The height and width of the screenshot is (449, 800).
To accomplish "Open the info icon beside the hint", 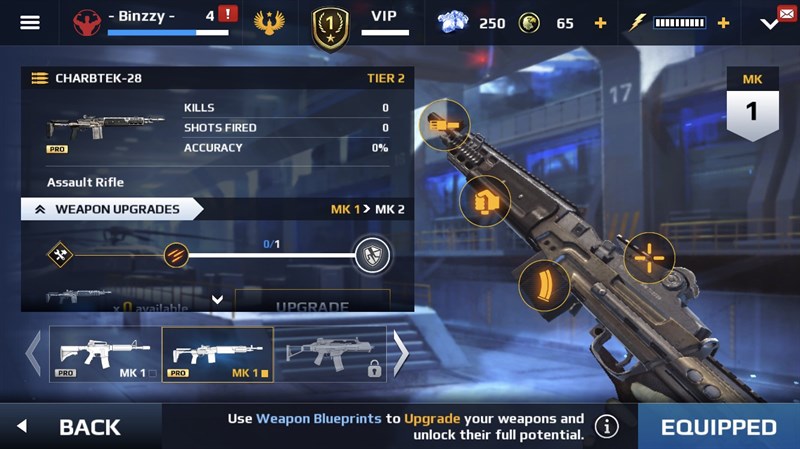I will [606, 427].
